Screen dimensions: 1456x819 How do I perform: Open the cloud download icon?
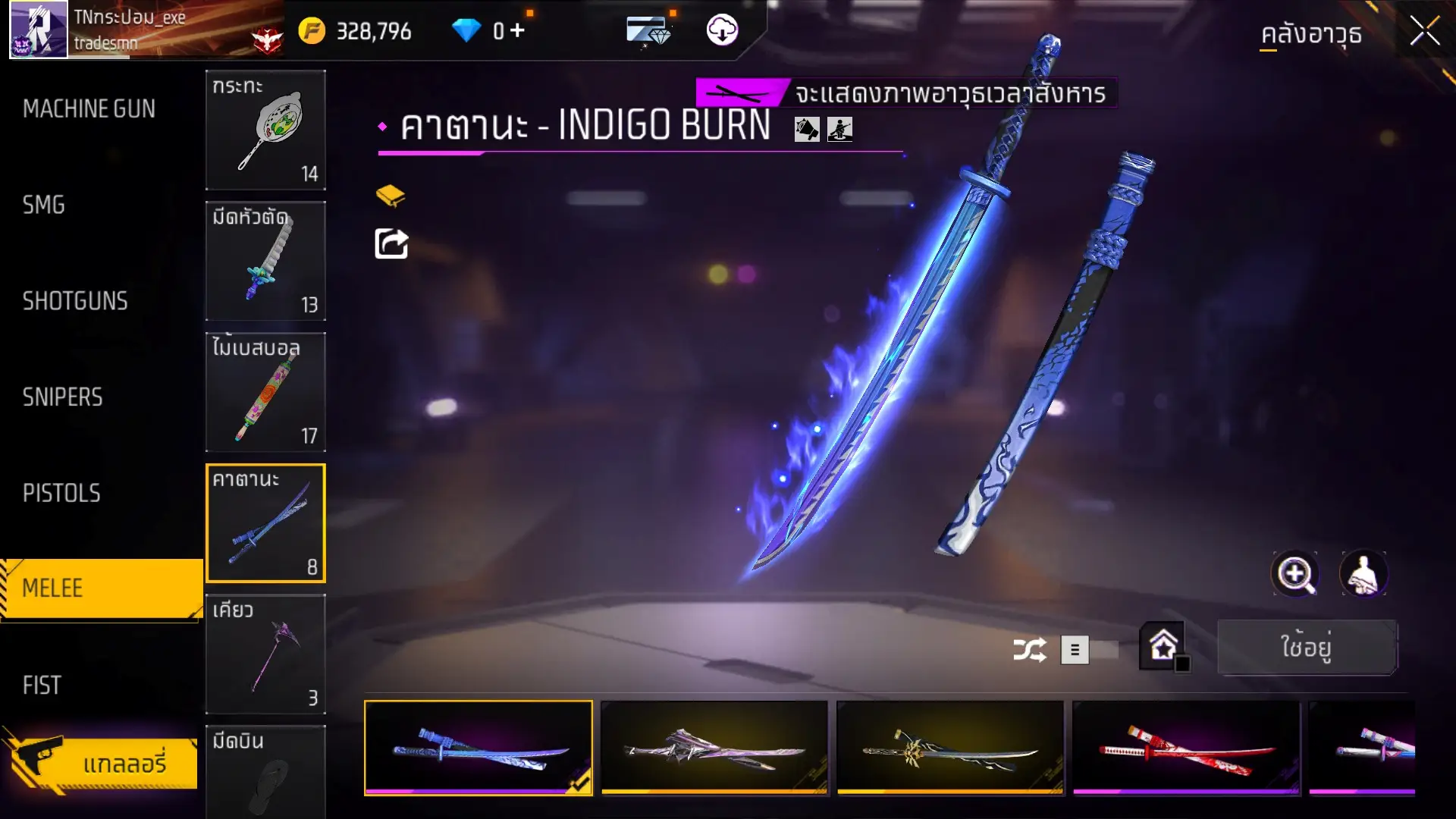pyautogui.click(x=722, y=30)
